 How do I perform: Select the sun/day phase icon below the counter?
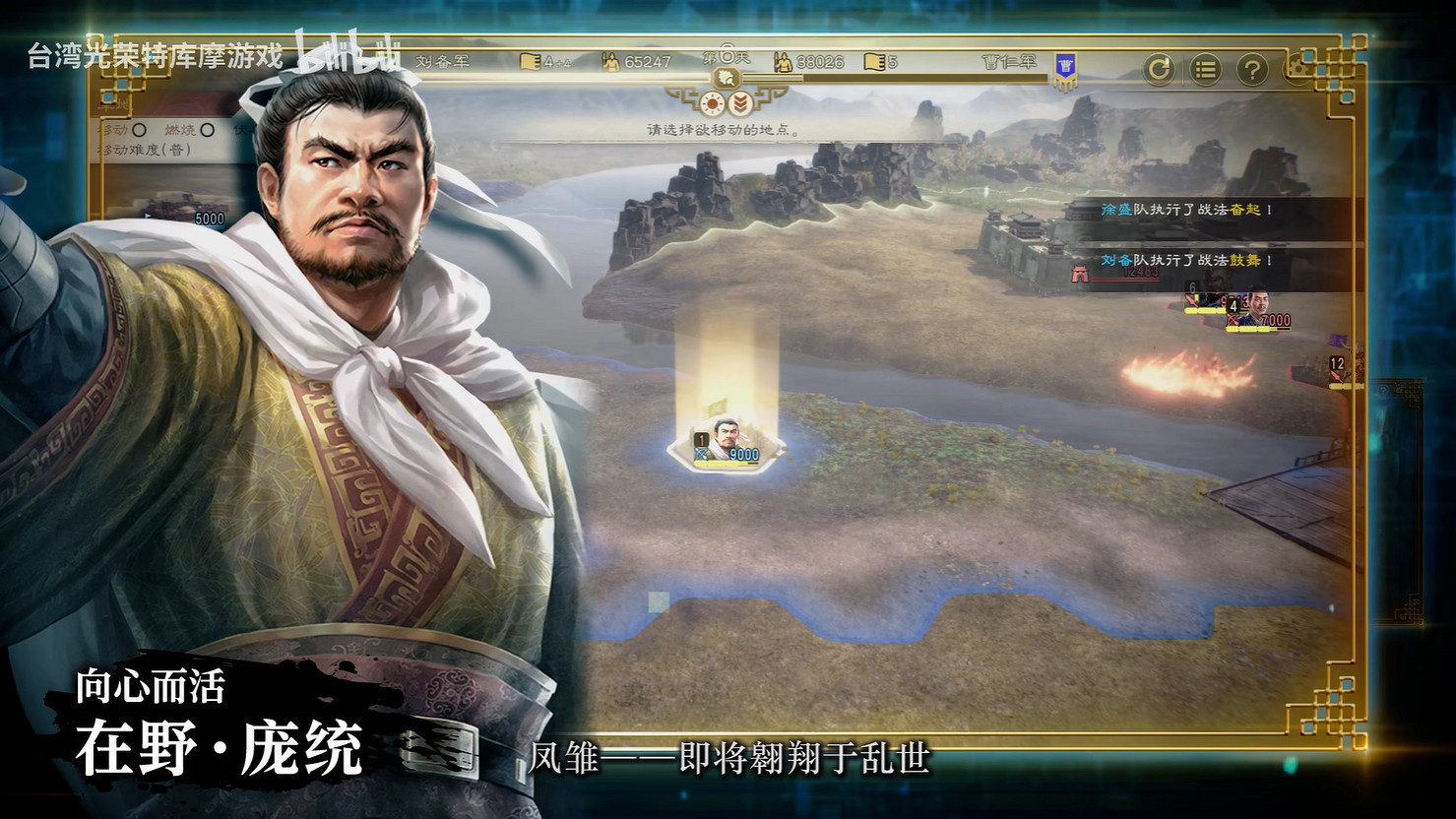(x=711, y=104)
